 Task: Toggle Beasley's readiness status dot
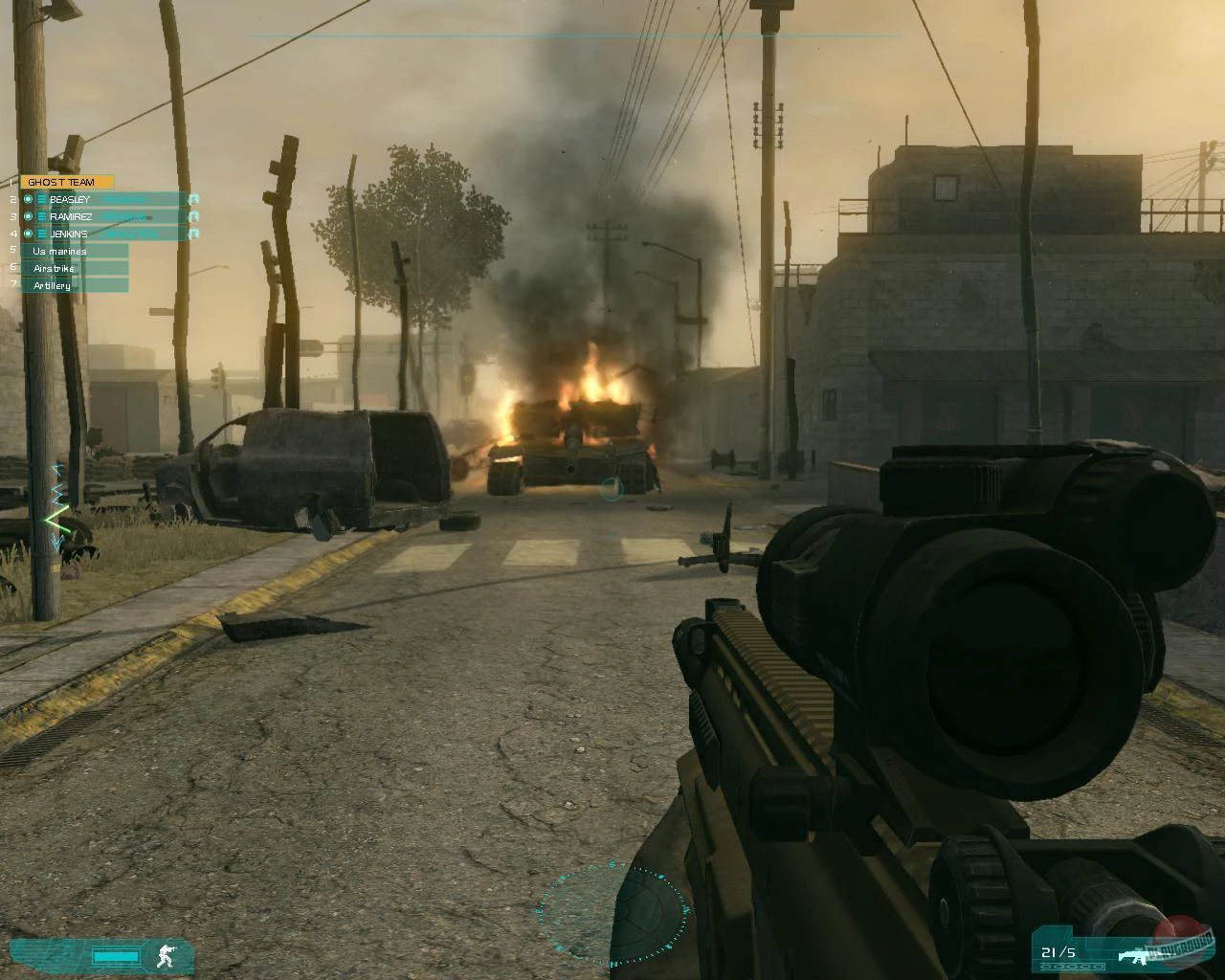point(29,199)
